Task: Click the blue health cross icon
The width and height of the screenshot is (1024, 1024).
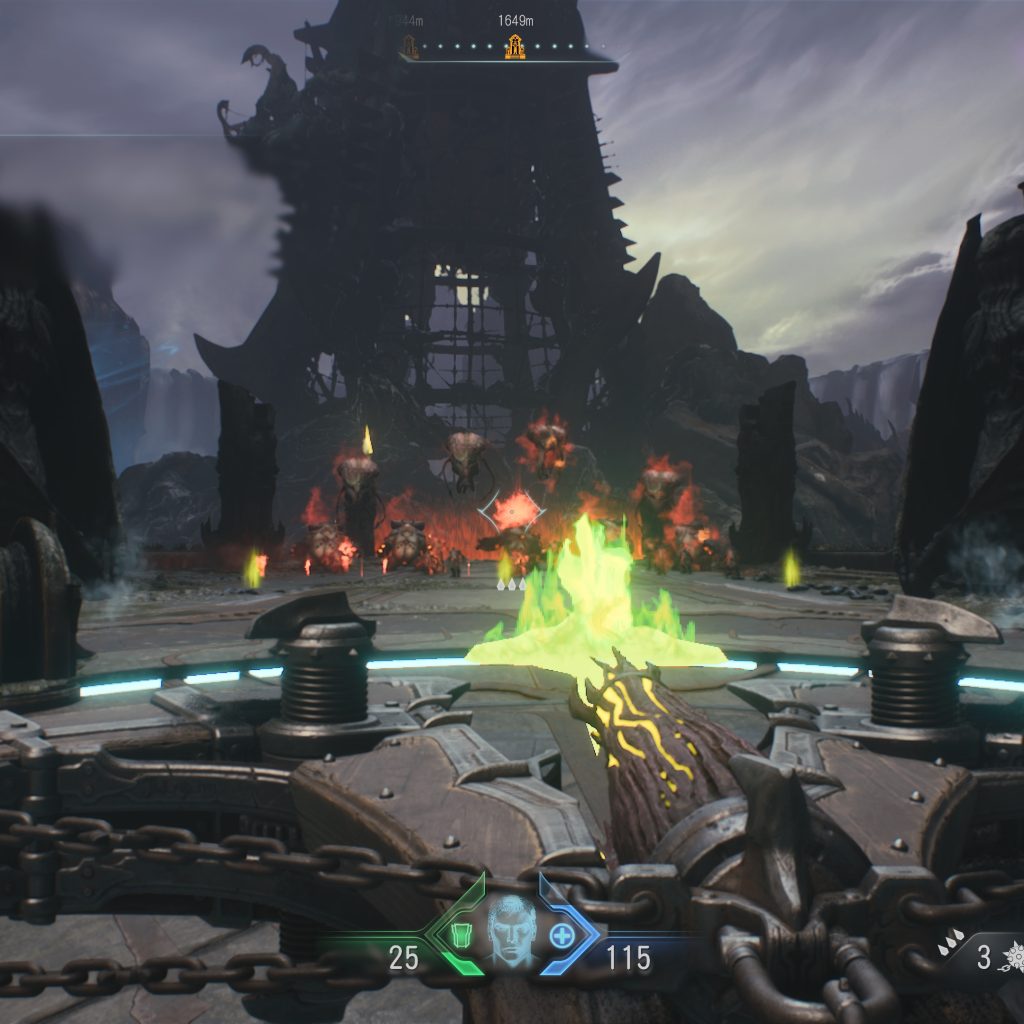Action: [562, 936]
